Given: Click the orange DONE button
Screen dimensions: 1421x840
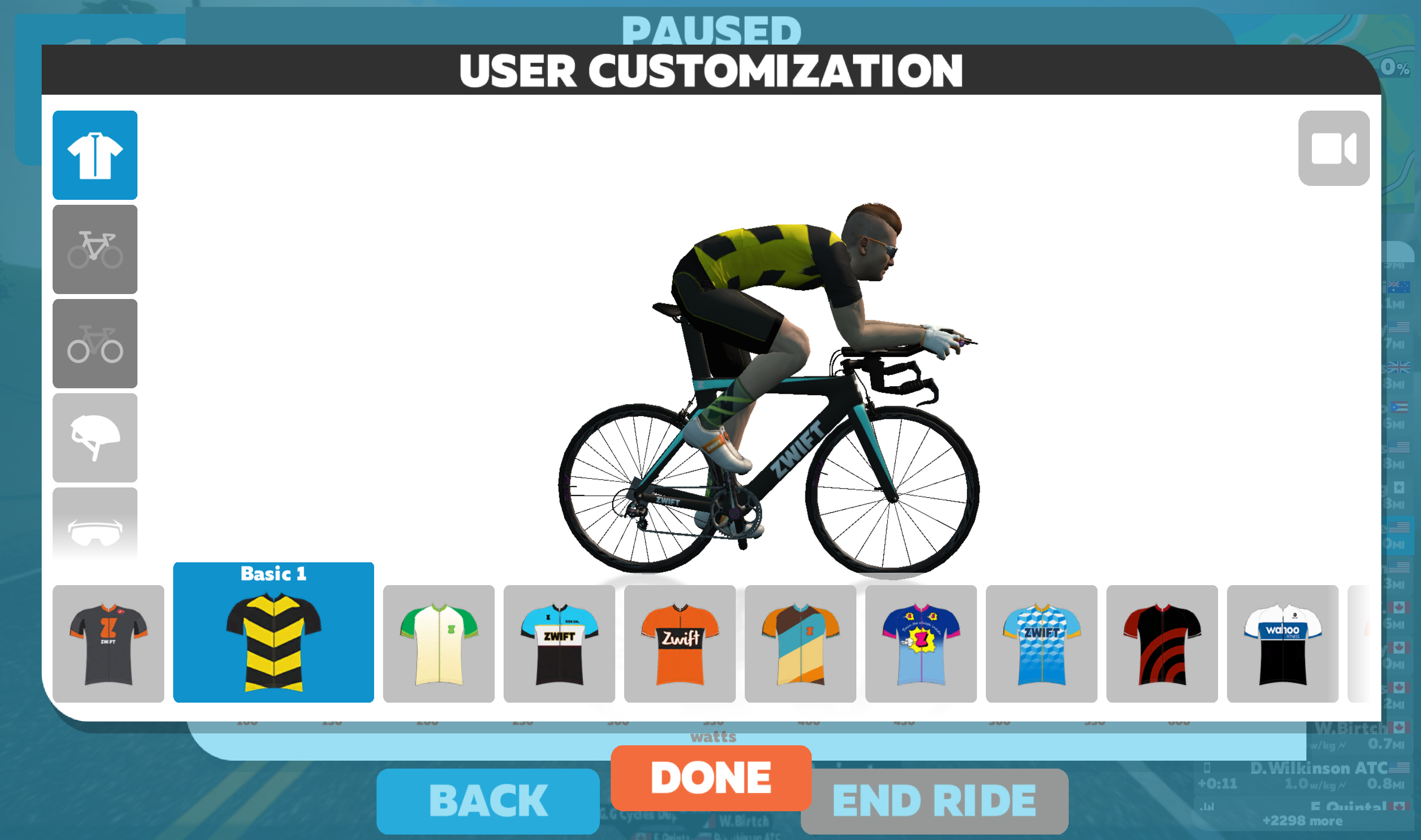Looking at the screenshot, I should coord(711,777).
